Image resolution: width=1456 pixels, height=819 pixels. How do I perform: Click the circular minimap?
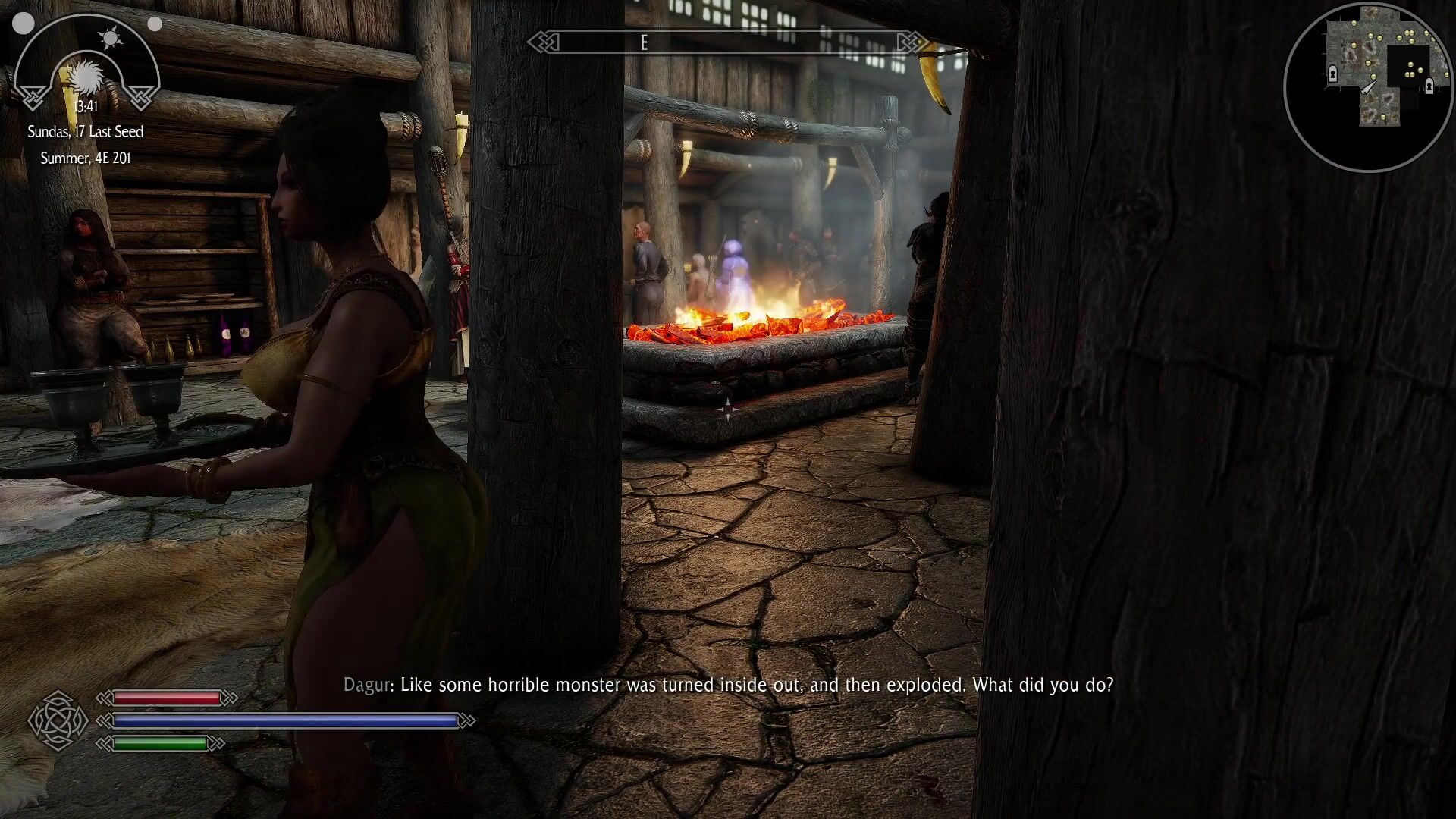click(1368, 86)
